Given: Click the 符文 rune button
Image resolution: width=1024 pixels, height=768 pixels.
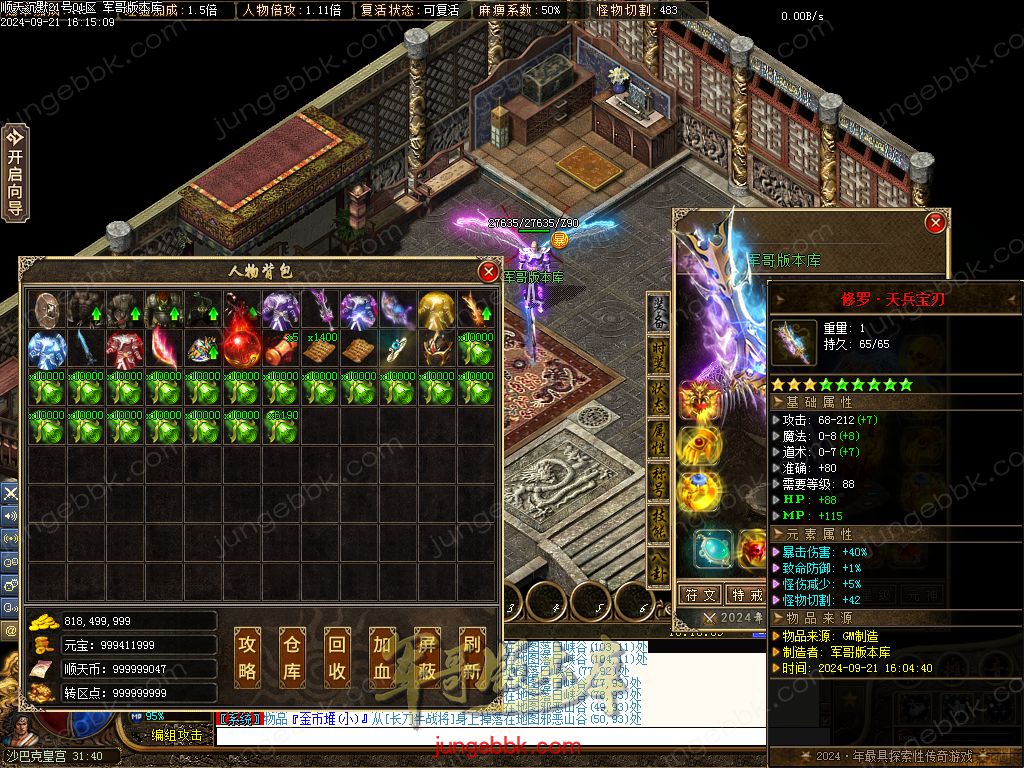Looking at the screenshot, I should (x=699, y=594).
